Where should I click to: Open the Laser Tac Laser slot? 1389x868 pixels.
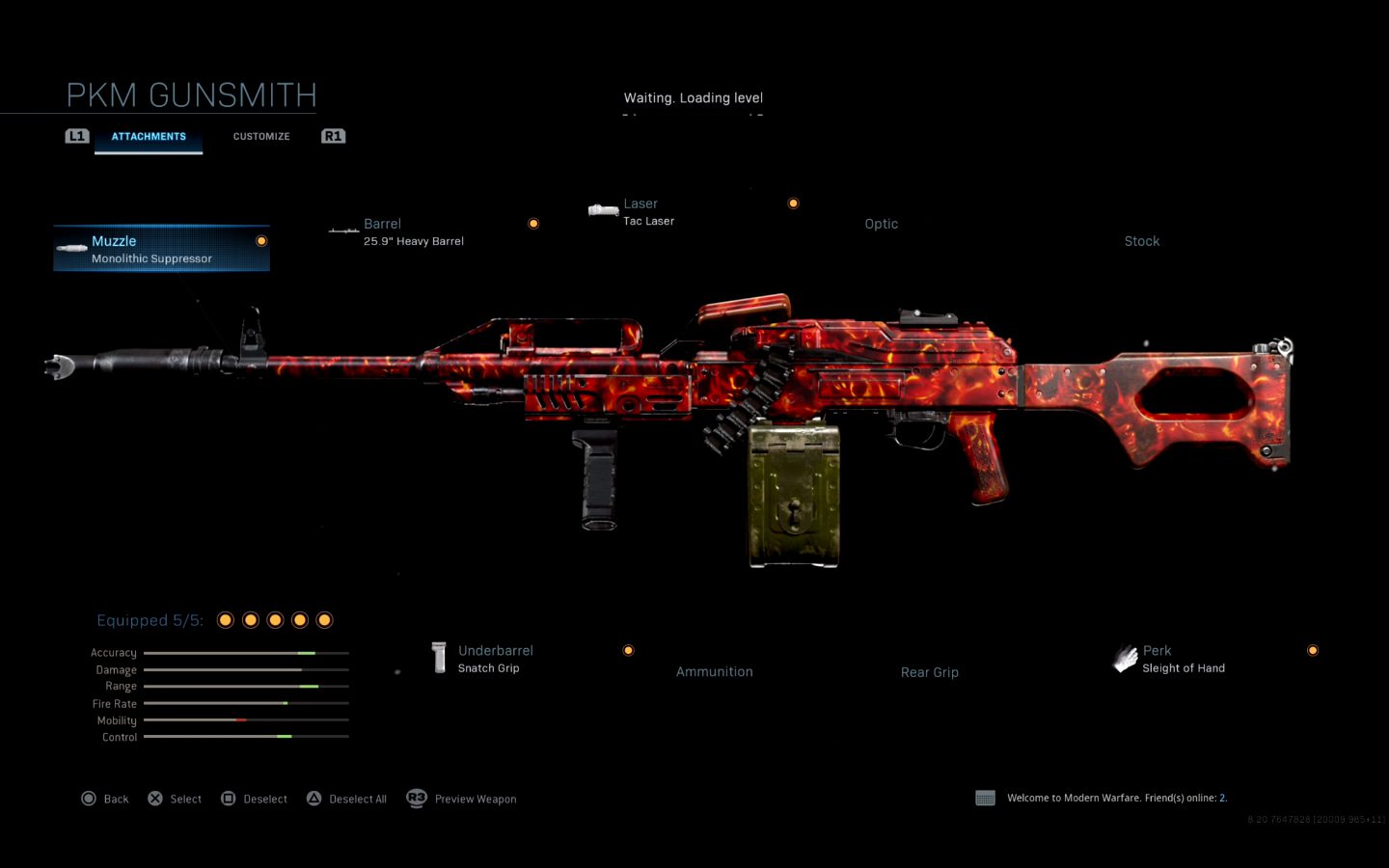[x=648, y=212]
